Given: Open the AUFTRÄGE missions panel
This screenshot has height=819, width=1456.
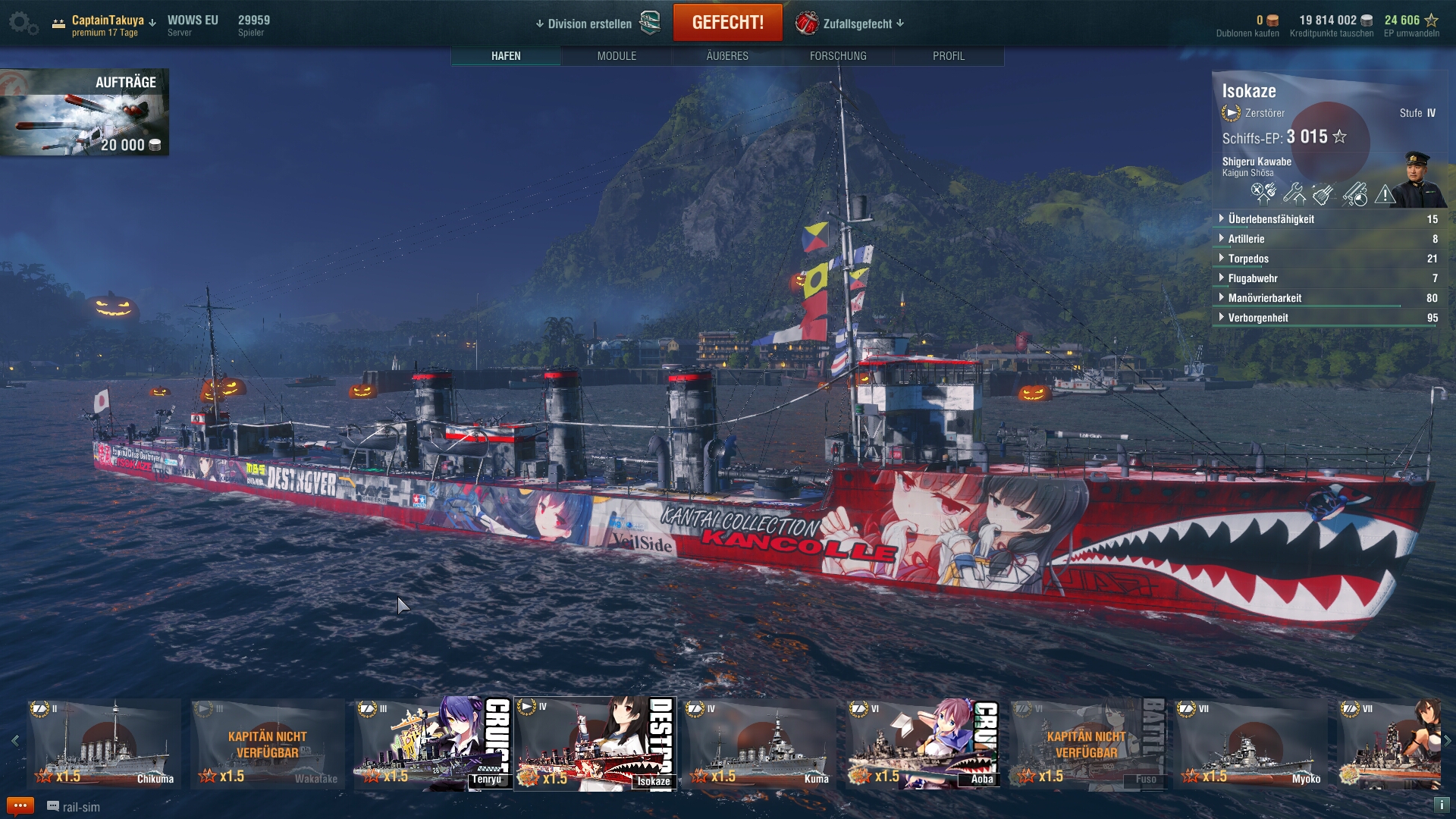Looking at the screenshot, I should point(85,112).
